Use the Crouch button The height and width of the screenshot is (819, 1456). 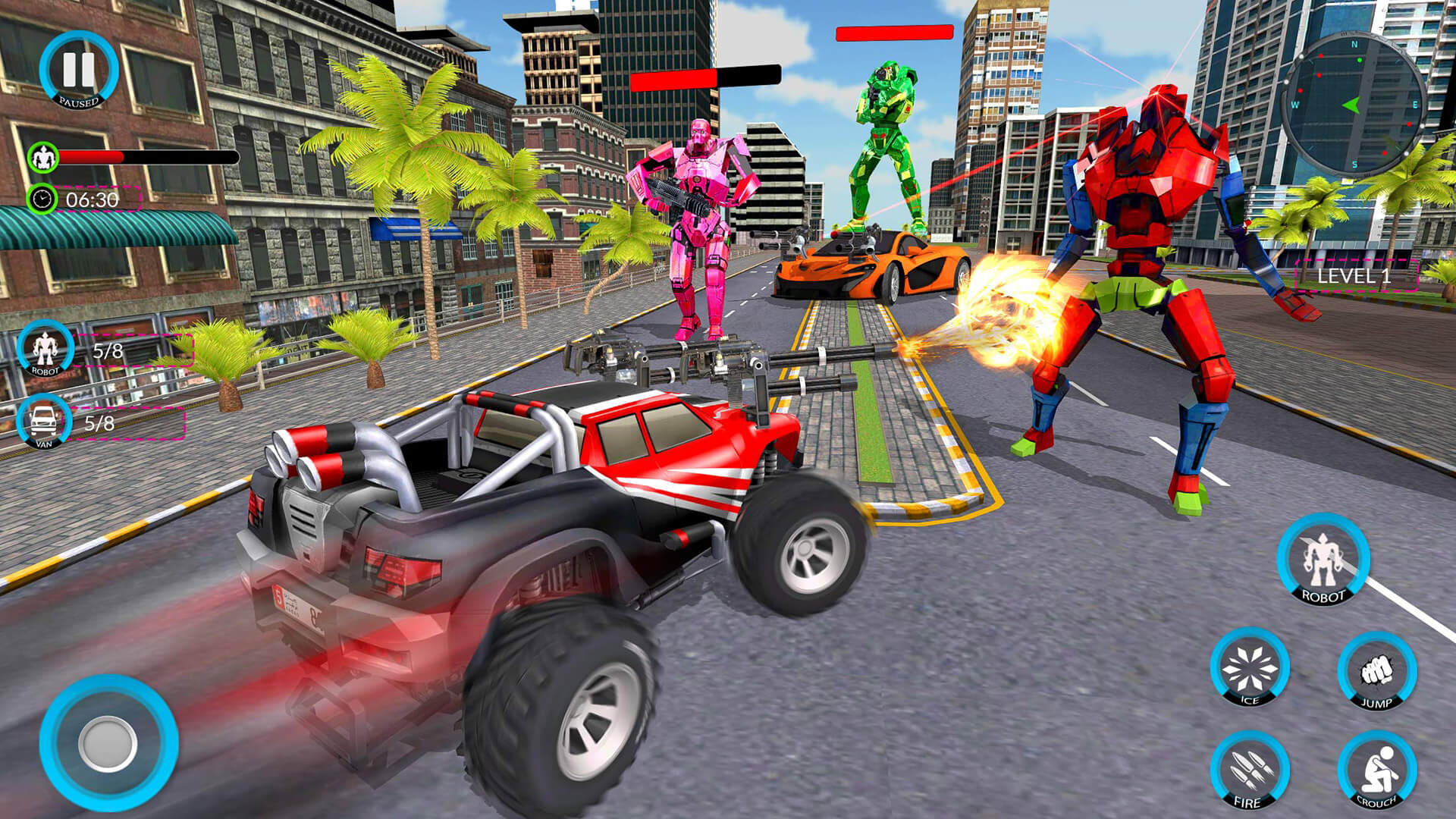(x=1376, y=770)
